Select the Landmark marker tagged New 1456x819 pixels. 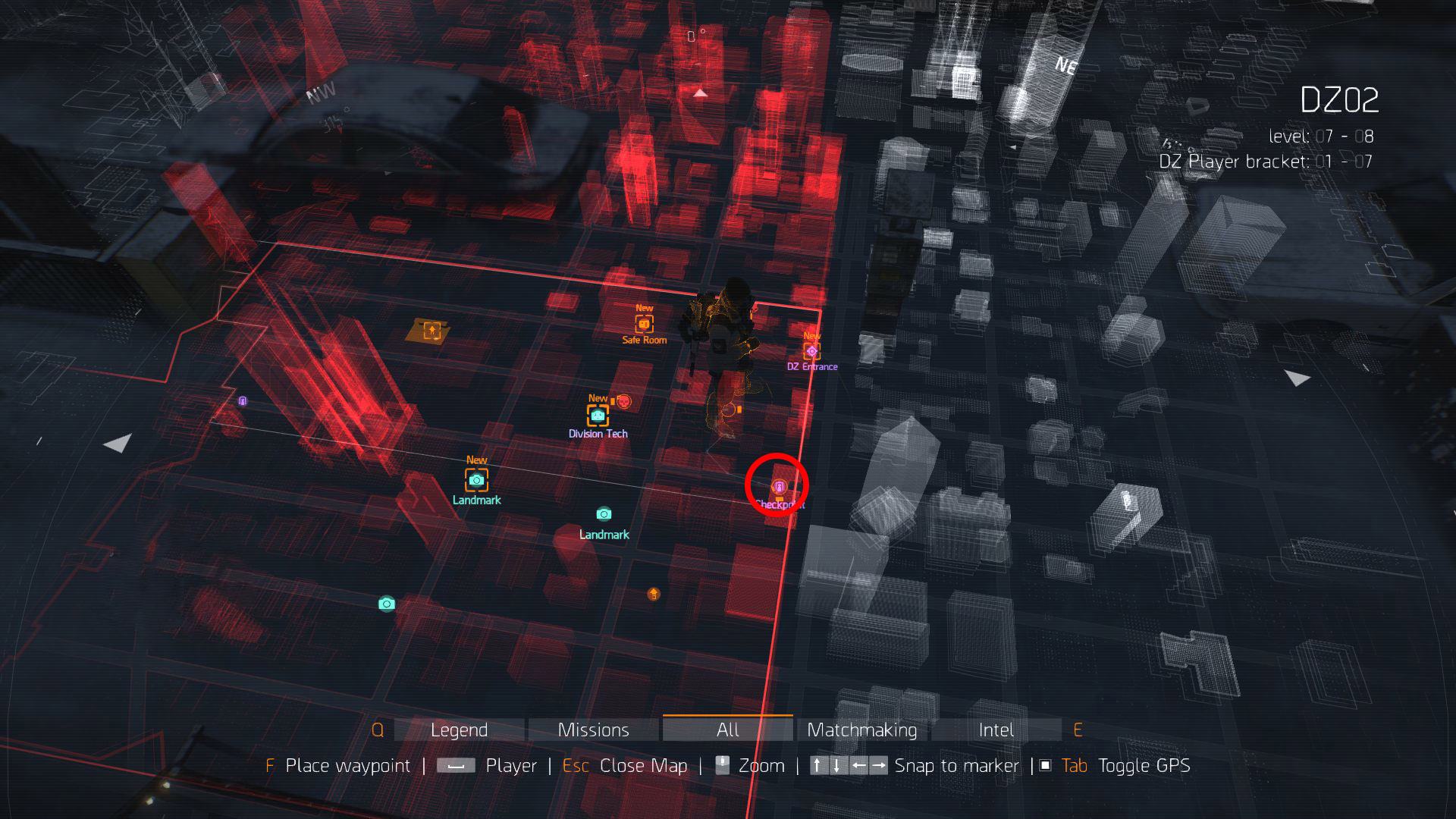pos(476,480)
